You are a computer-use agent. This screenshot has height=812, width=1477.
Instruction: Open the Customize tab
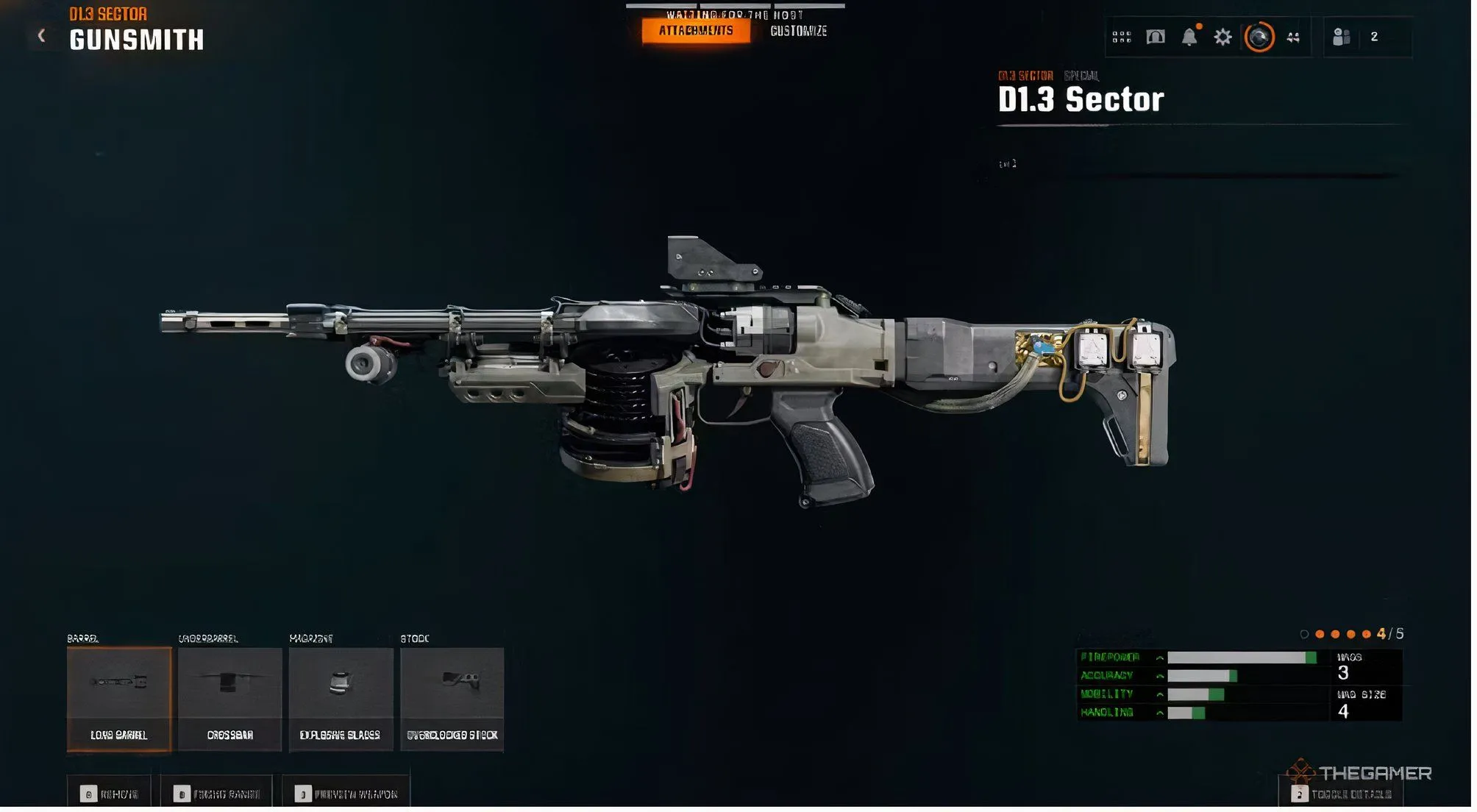(798, 31)
